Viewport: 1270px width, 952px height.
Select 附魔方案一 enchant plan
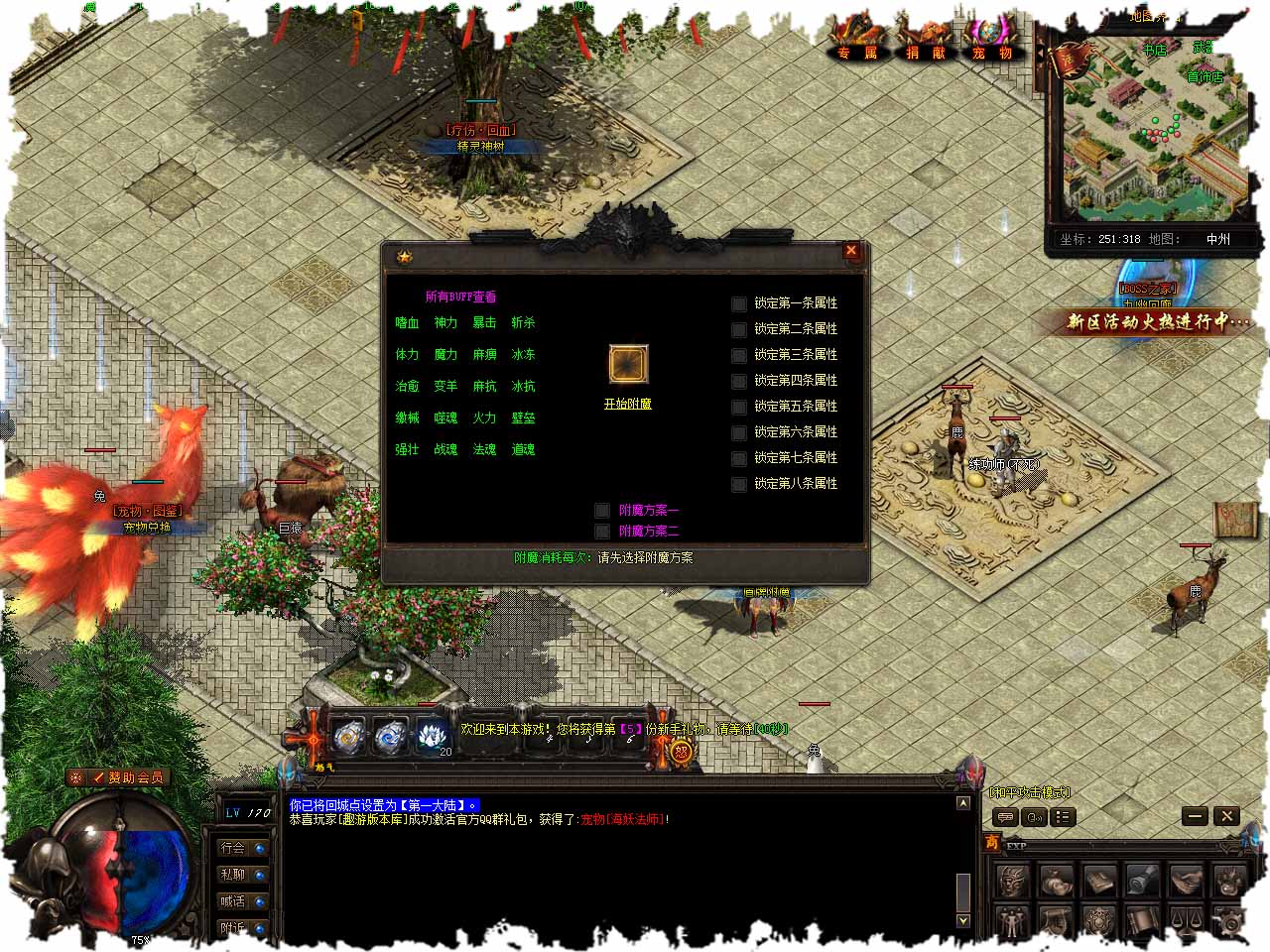click(x=602, y=511)
